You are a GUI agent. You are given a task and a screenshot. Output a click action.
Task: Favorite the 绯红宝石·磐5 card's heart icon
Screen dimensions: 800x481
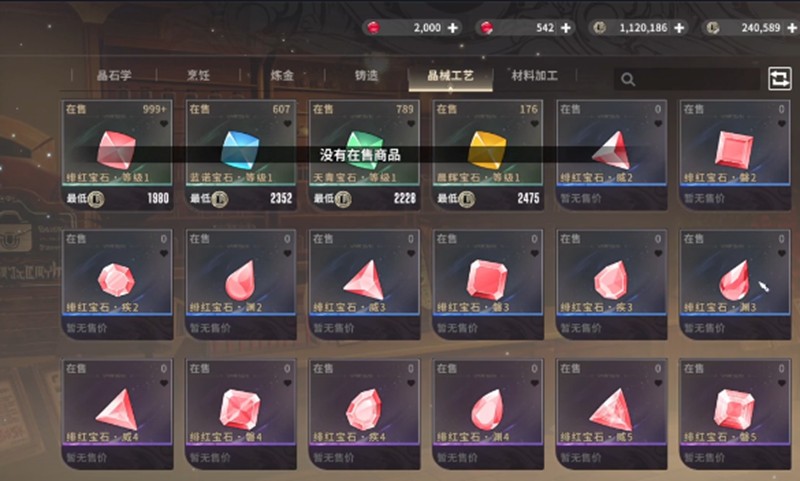(783, 383)
